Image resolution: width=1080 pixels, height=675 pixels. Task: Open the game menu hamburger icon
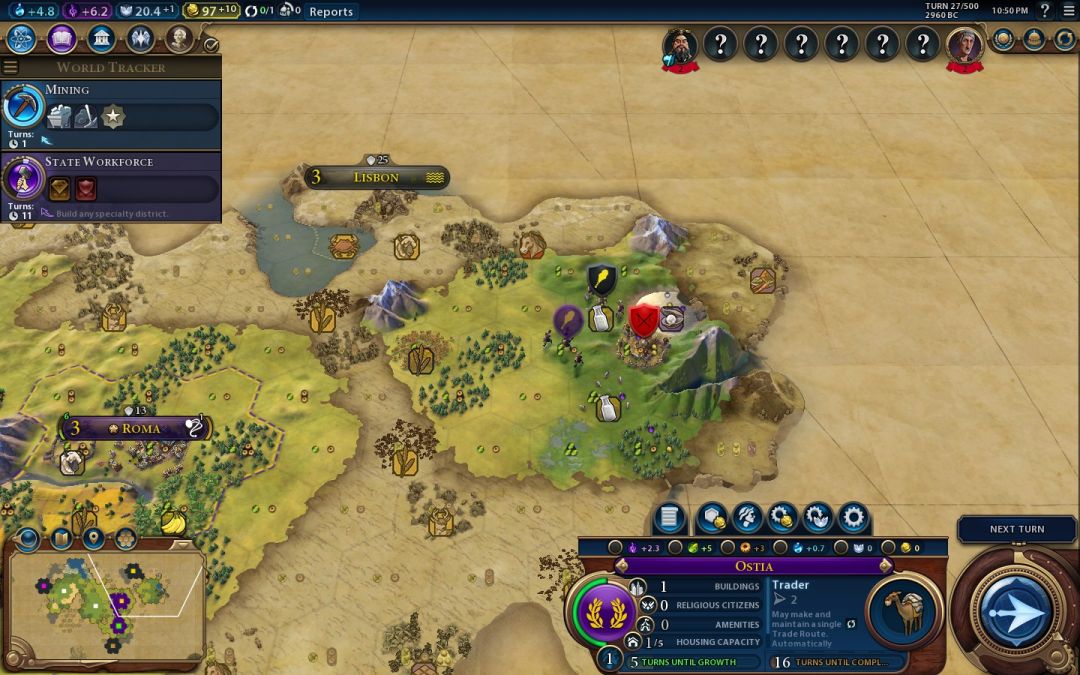[1067, 11]
